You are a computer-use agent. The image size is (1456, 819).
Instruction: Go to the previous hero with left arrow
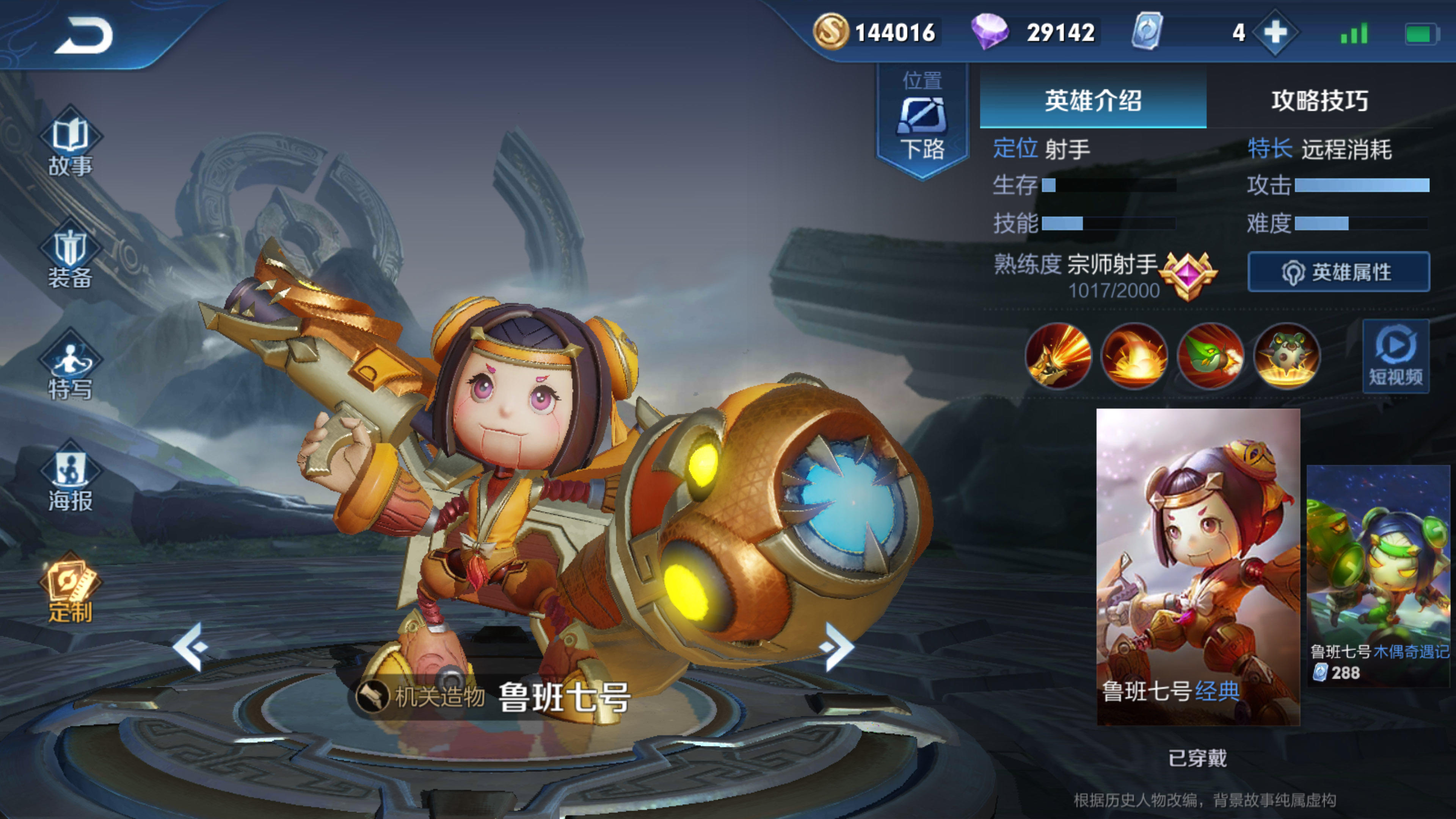(x=190, y=646)
